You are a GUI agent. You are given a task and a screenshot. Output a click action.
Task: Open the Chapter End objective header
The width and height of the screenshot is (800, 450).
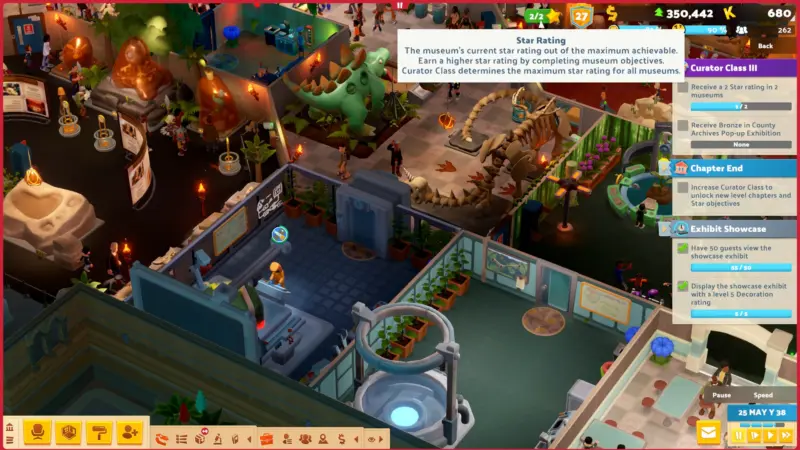[733, 168]
